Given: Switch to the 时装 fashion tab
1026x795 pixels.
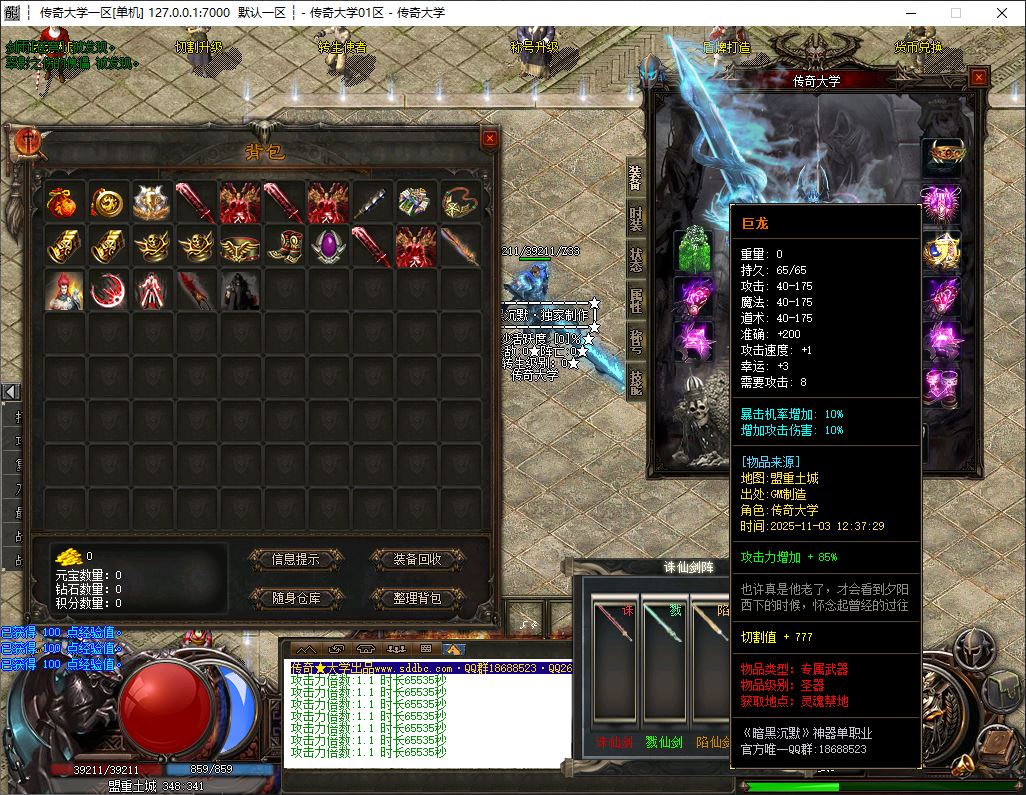Looking at the screenshot, I should pos(636,217).
